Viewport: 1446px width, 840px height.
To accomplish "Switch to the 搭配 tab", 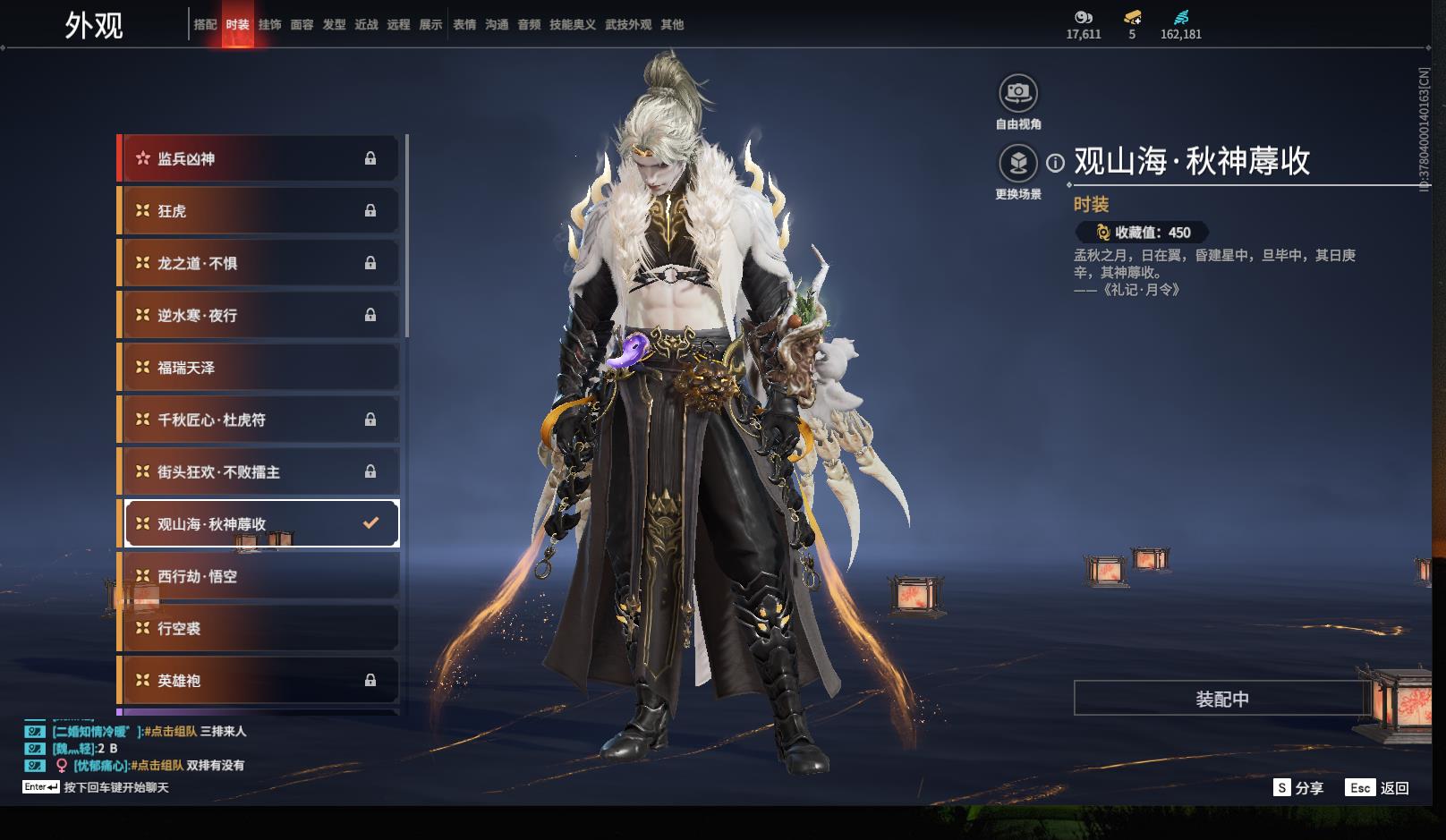I will [x=205, y=25].
